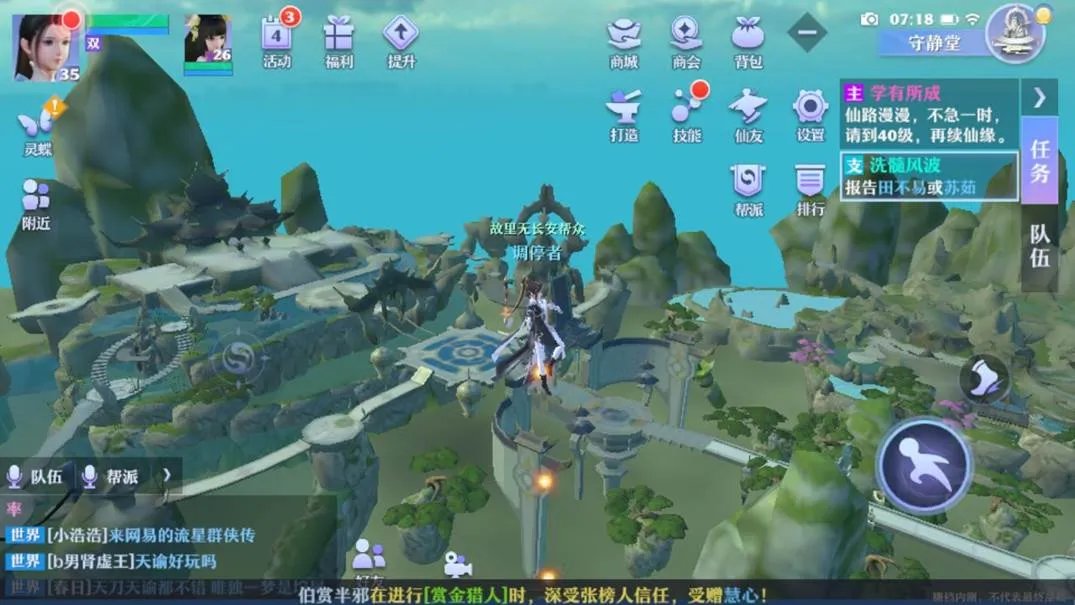
Task: Collapse the top menu with the minus button
Action: (x=807, y=33)
